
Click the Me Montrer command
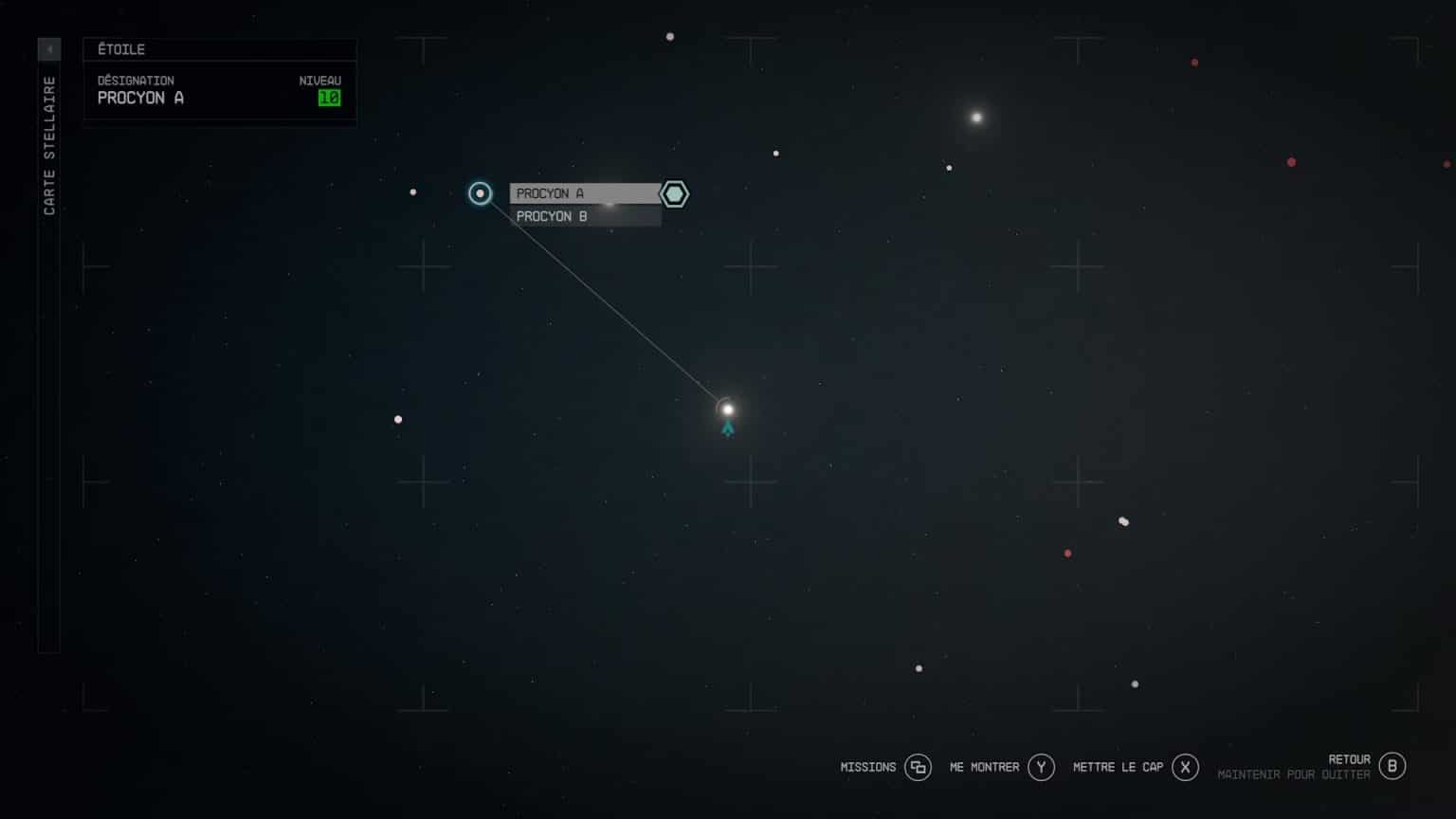pos(983,767)
